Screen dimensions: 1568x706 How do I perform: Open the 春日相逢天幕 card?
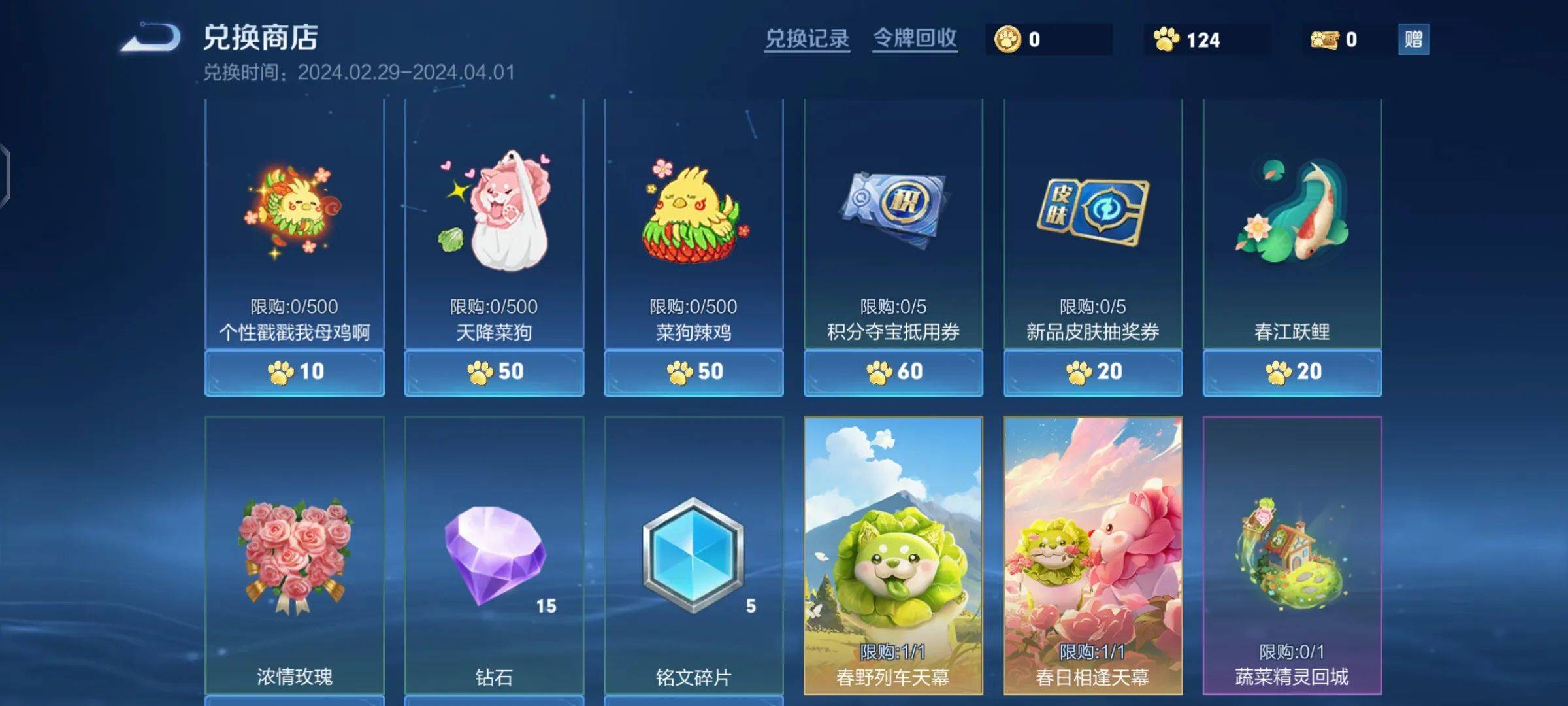tap(1093, 556)
